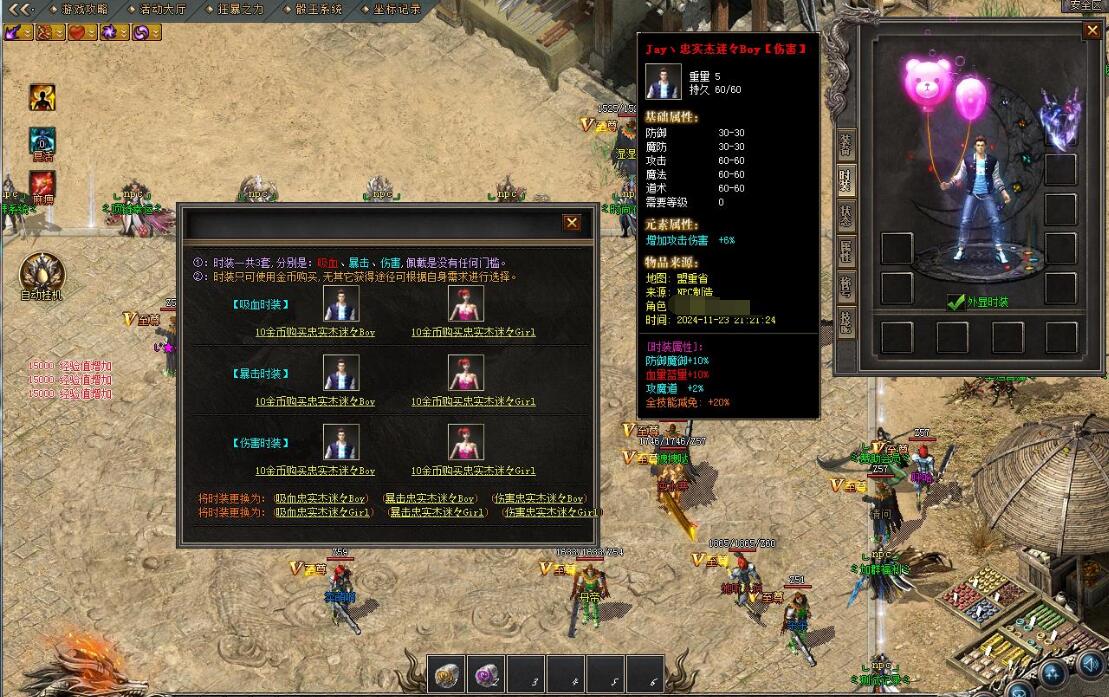
Task: Buy the 伤害时装 Girl outfit for 10 gold
Action: tap(472, 471)
